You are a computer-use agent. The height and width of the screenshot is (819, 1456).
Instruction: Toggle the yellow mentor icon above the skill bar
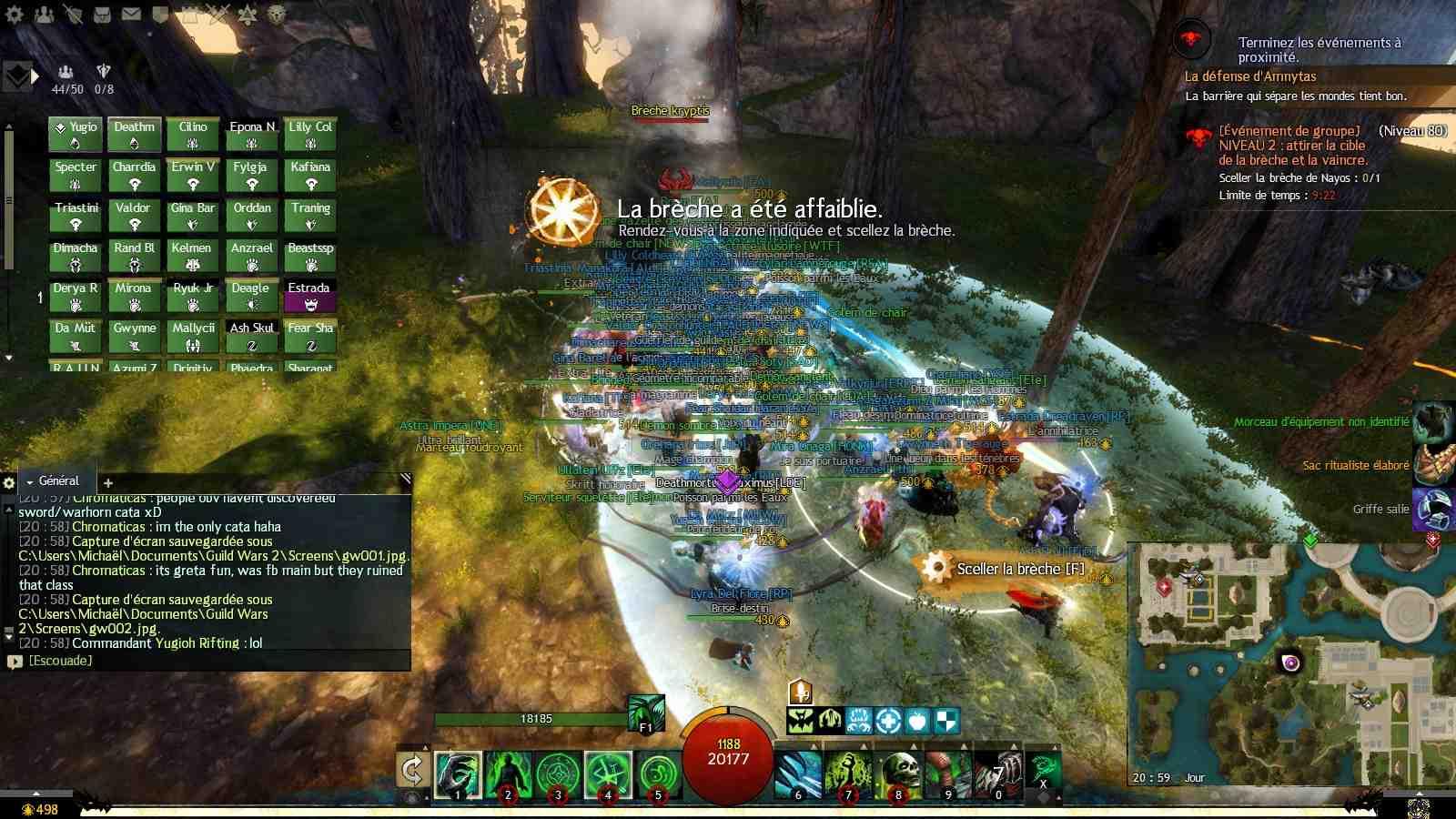click(801, 693)
